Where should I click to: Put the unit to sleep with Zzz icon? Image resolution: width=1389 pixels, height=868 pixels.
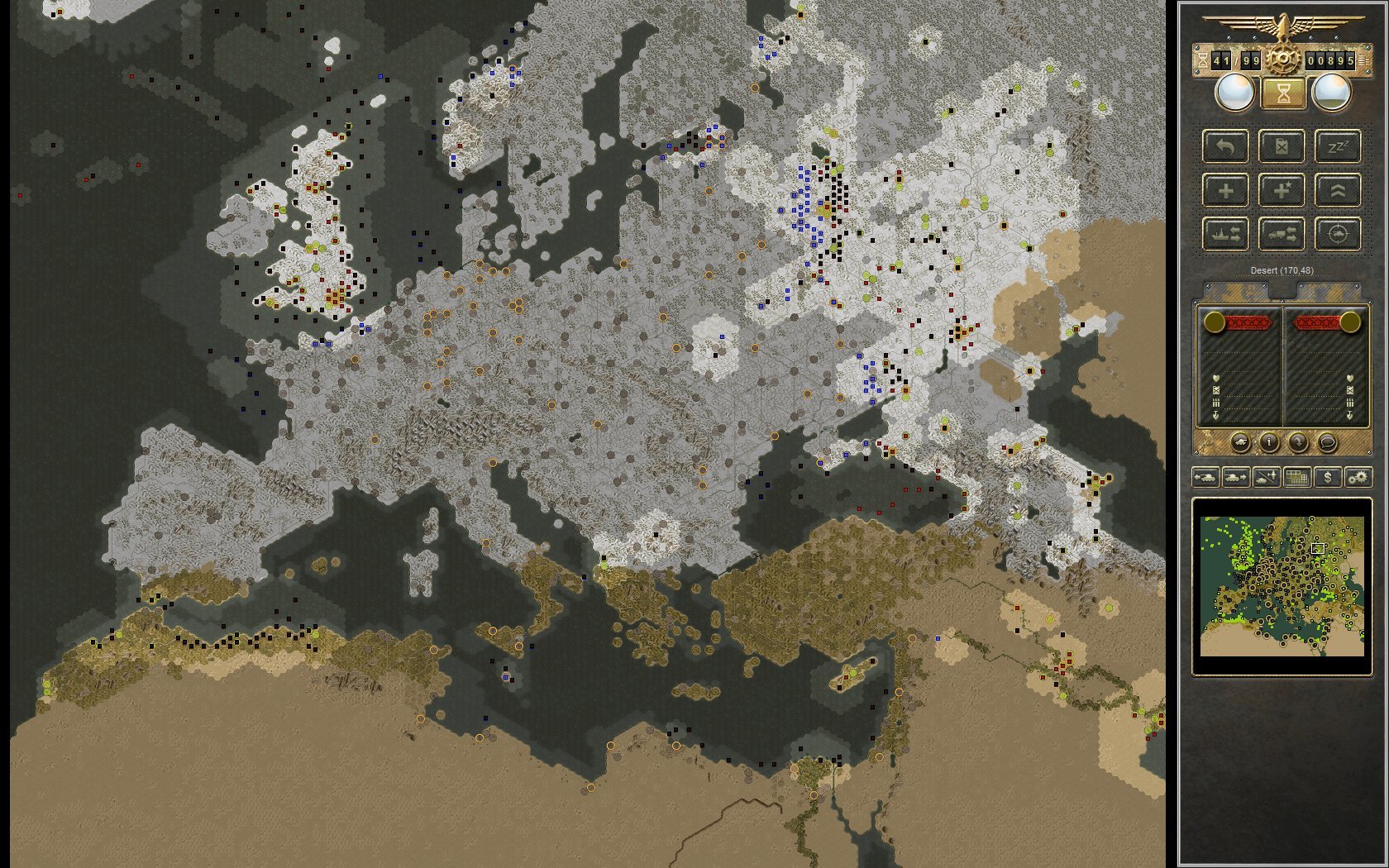coord(1339,148)
